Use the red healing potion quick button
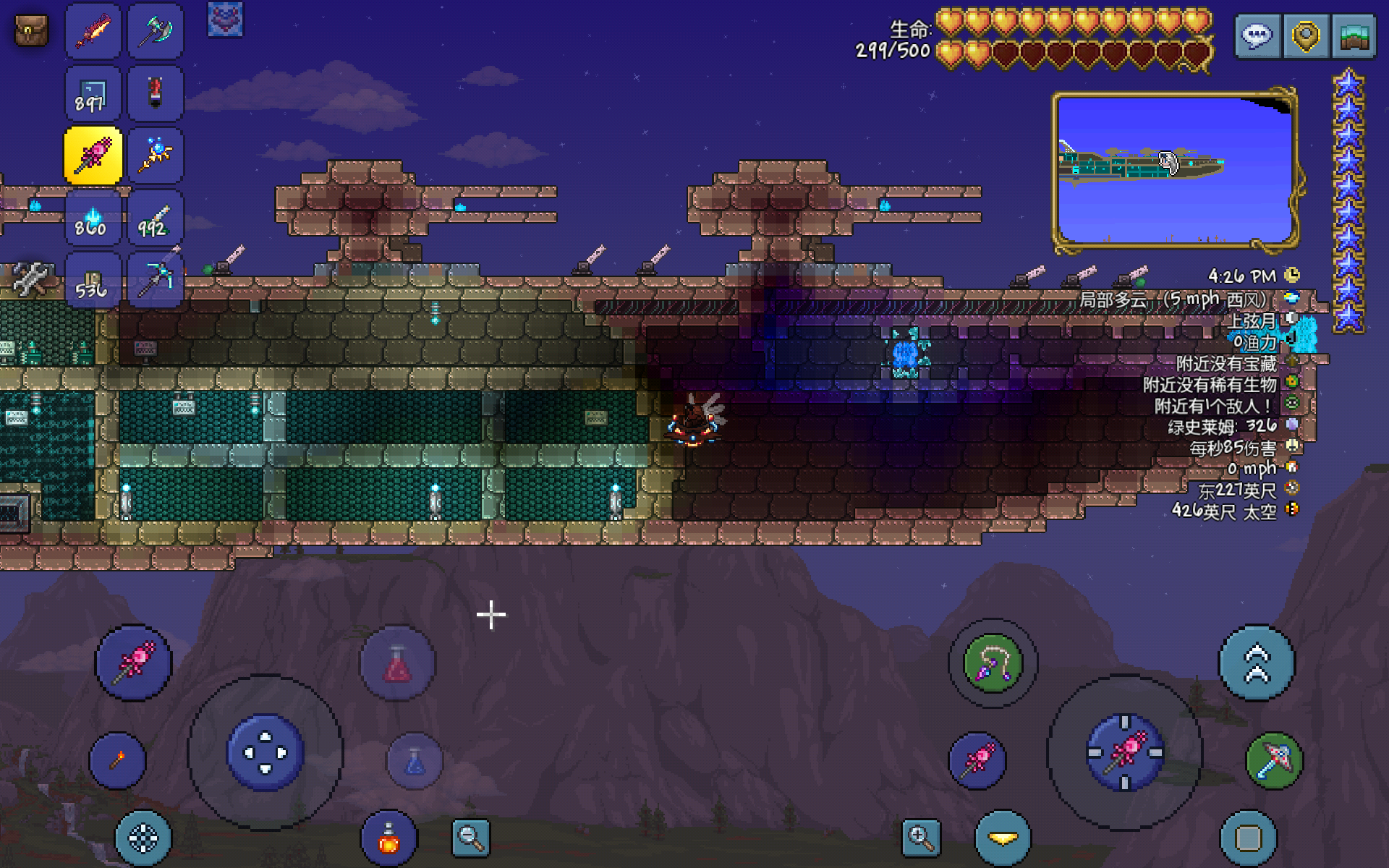The width and height of the screenshot is (1389, 868). [x=397, y=663]
